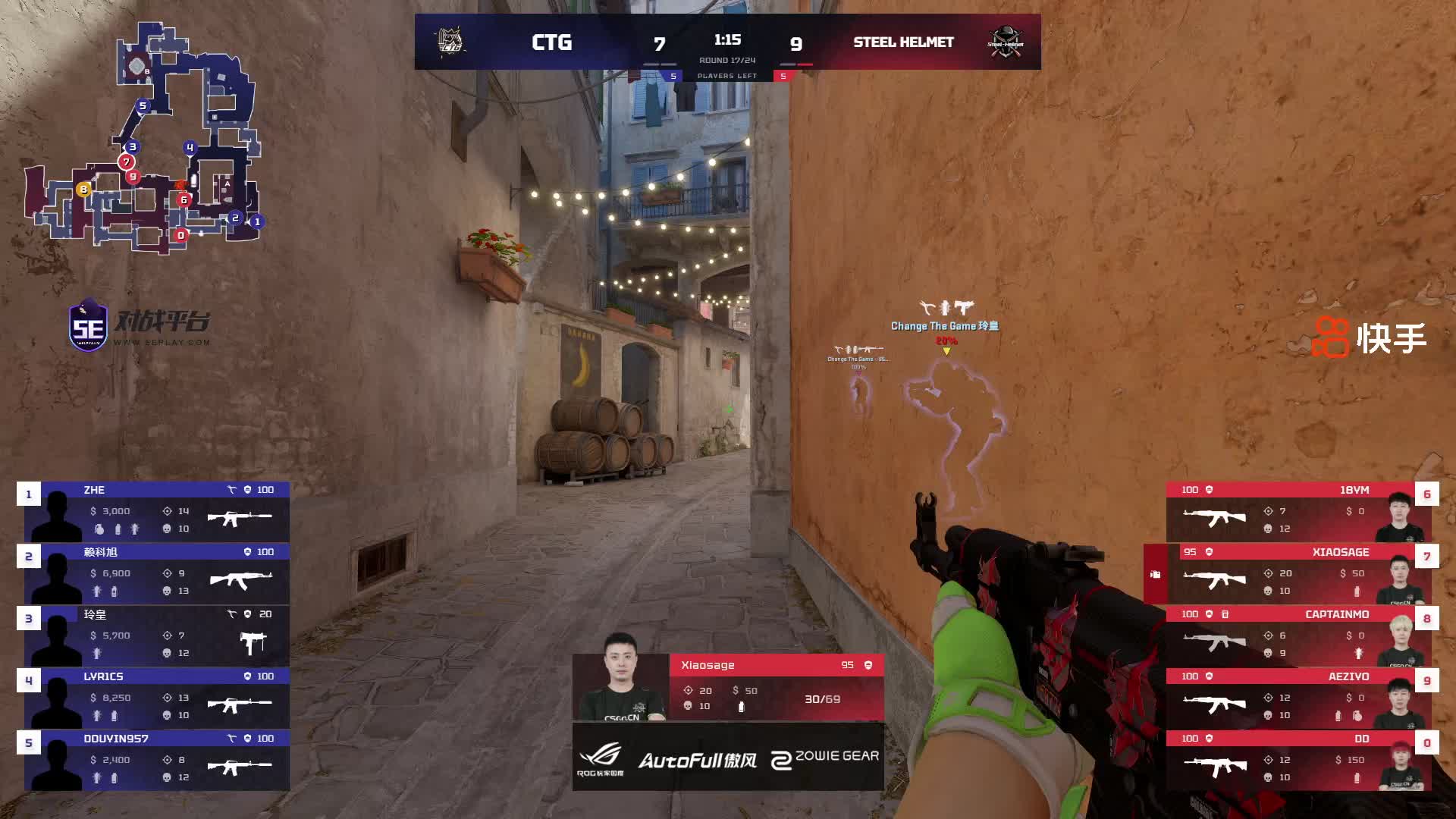
Task: Click the 5E platform logo
Action: 139,325
